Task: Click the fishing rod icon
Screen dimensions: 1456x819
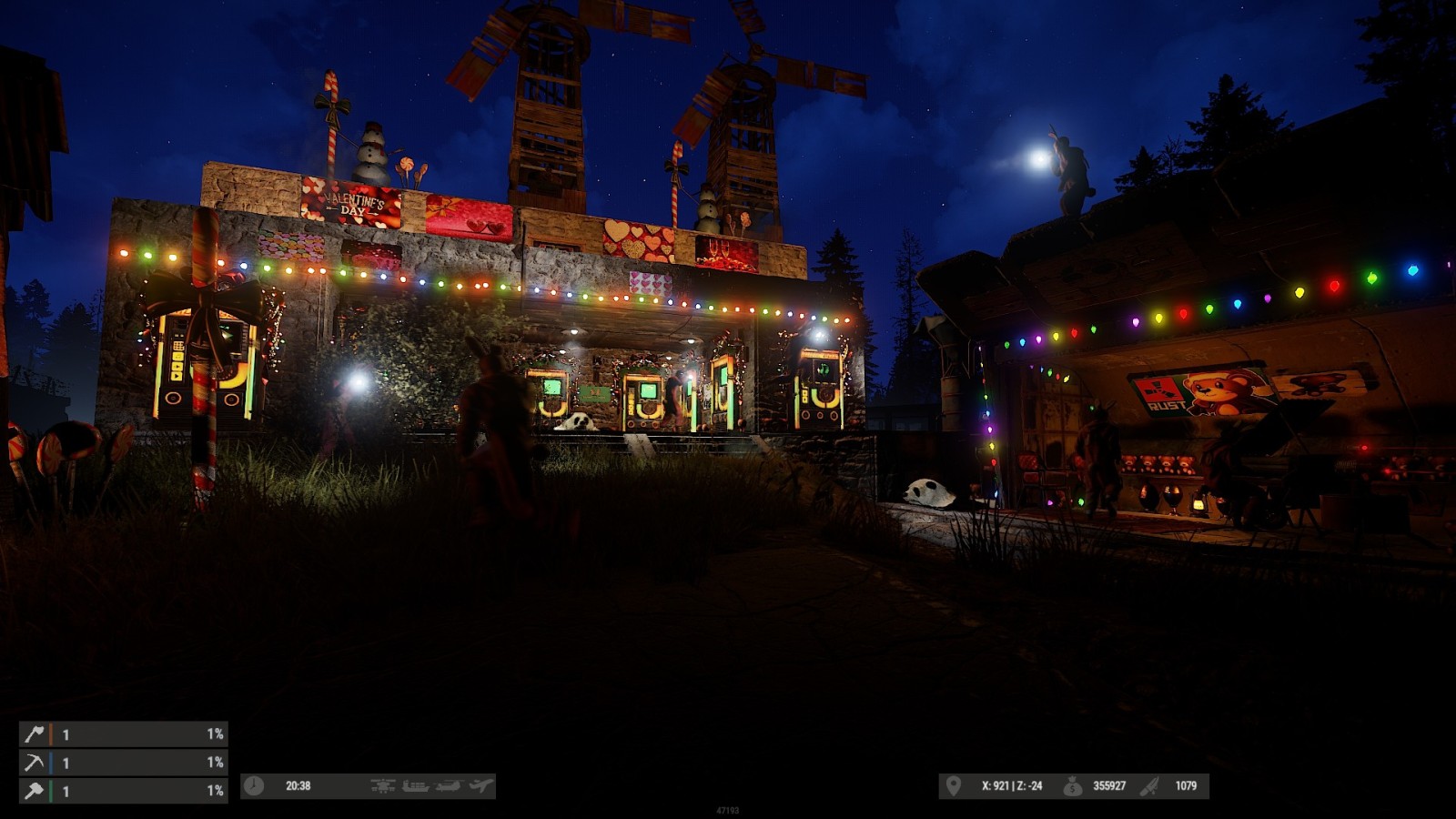Action: [x=1150, y=786]
